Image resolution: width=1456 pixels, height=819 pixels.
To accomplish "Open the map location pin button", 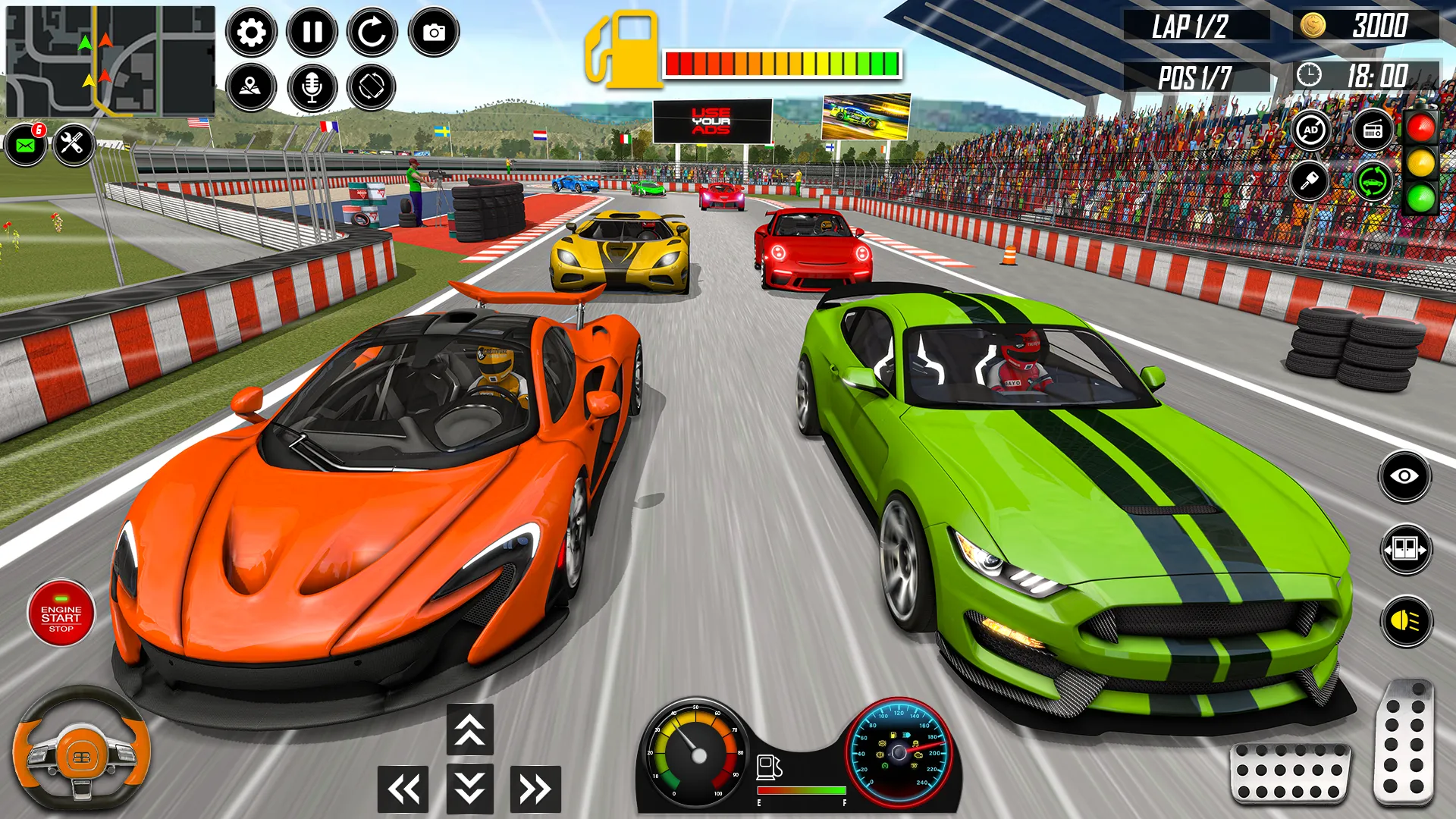I will coord(251,87).
